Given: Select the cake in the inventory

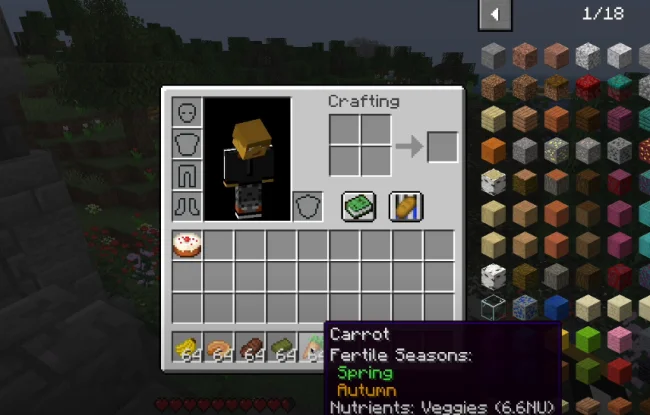Looking at the screenshot, I should point(187,245).
